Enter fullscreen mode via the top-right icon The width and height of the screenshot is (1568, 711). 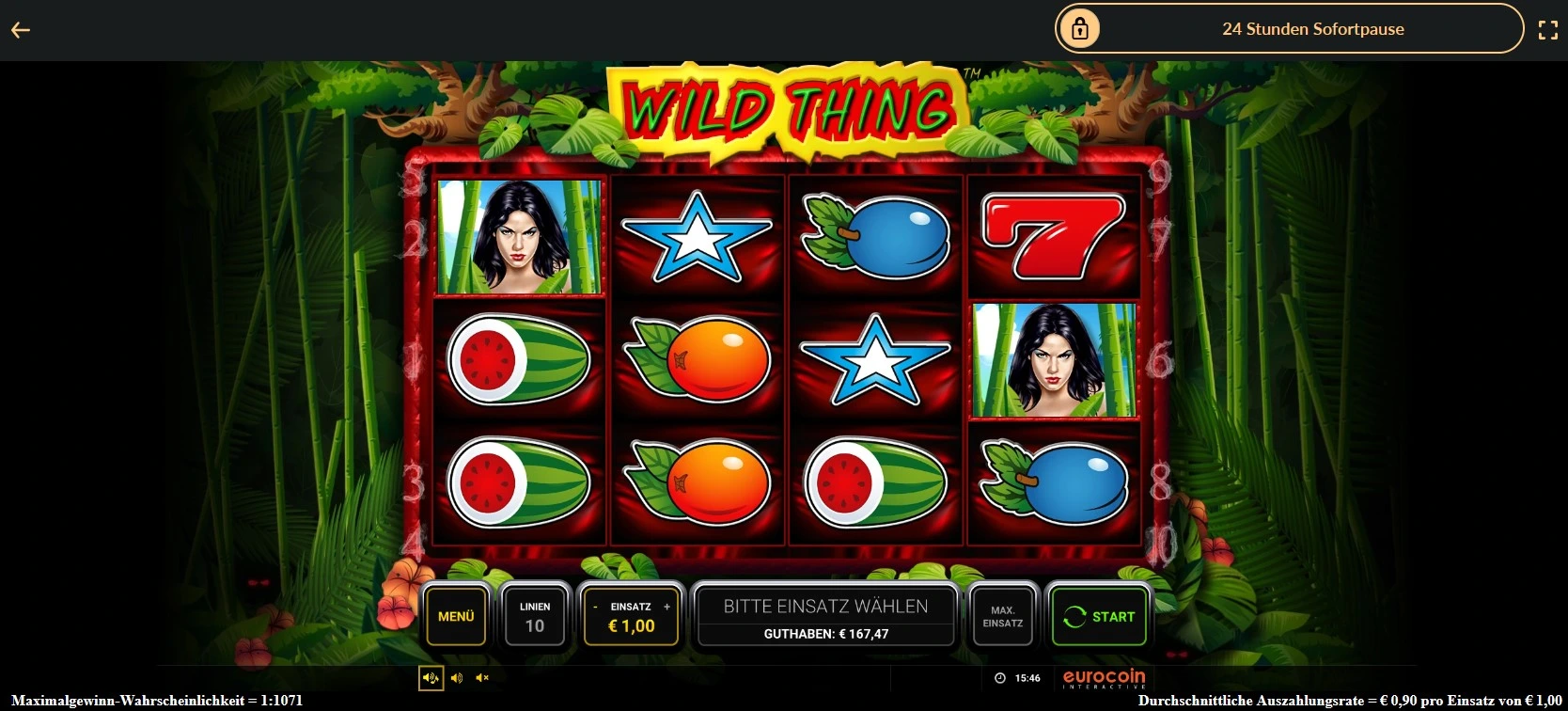coord(1548,28)
